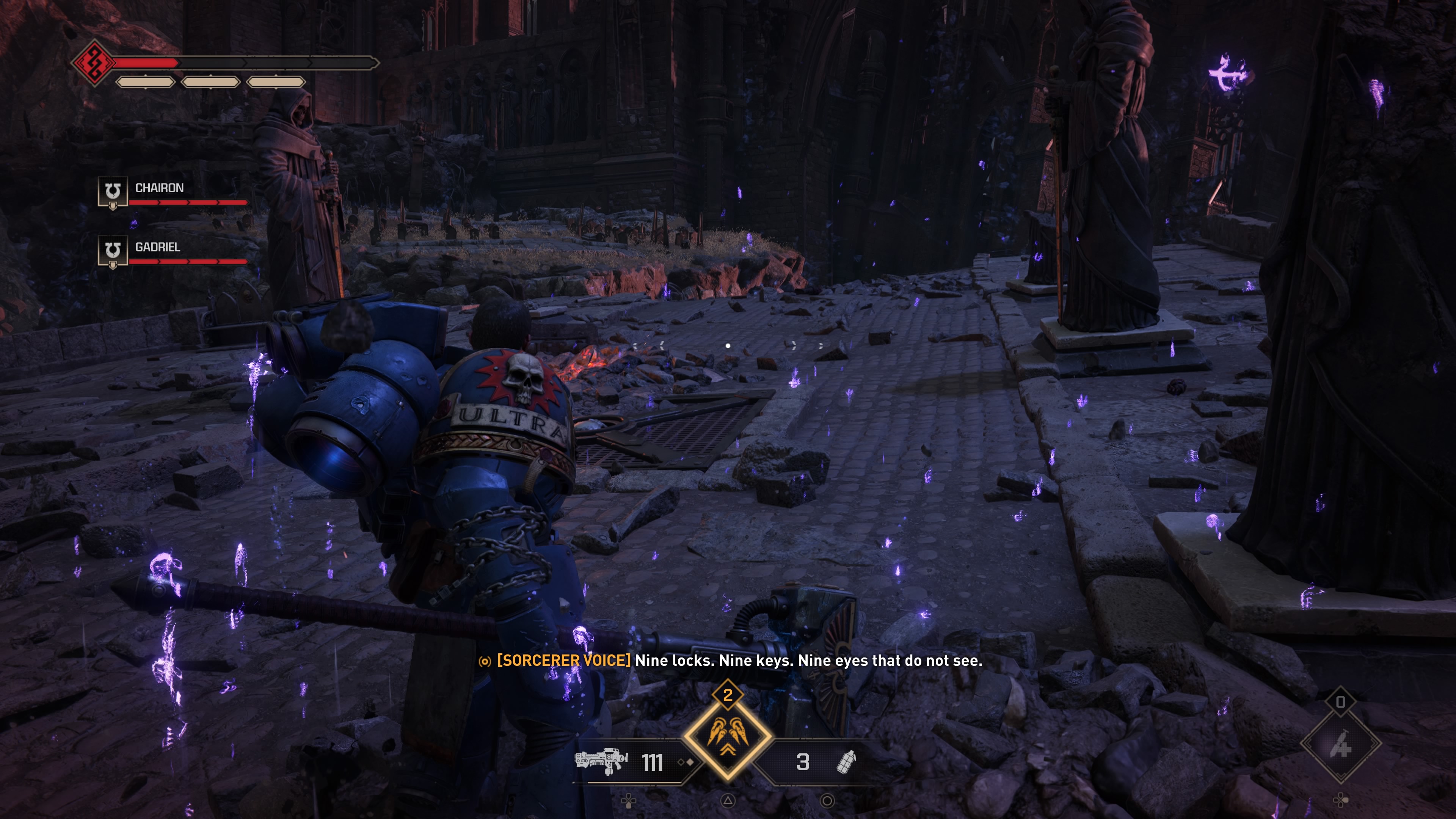Choose the frag grenade icon
The height and width of the screenshot is (819, 1456).
click(846, 762)
